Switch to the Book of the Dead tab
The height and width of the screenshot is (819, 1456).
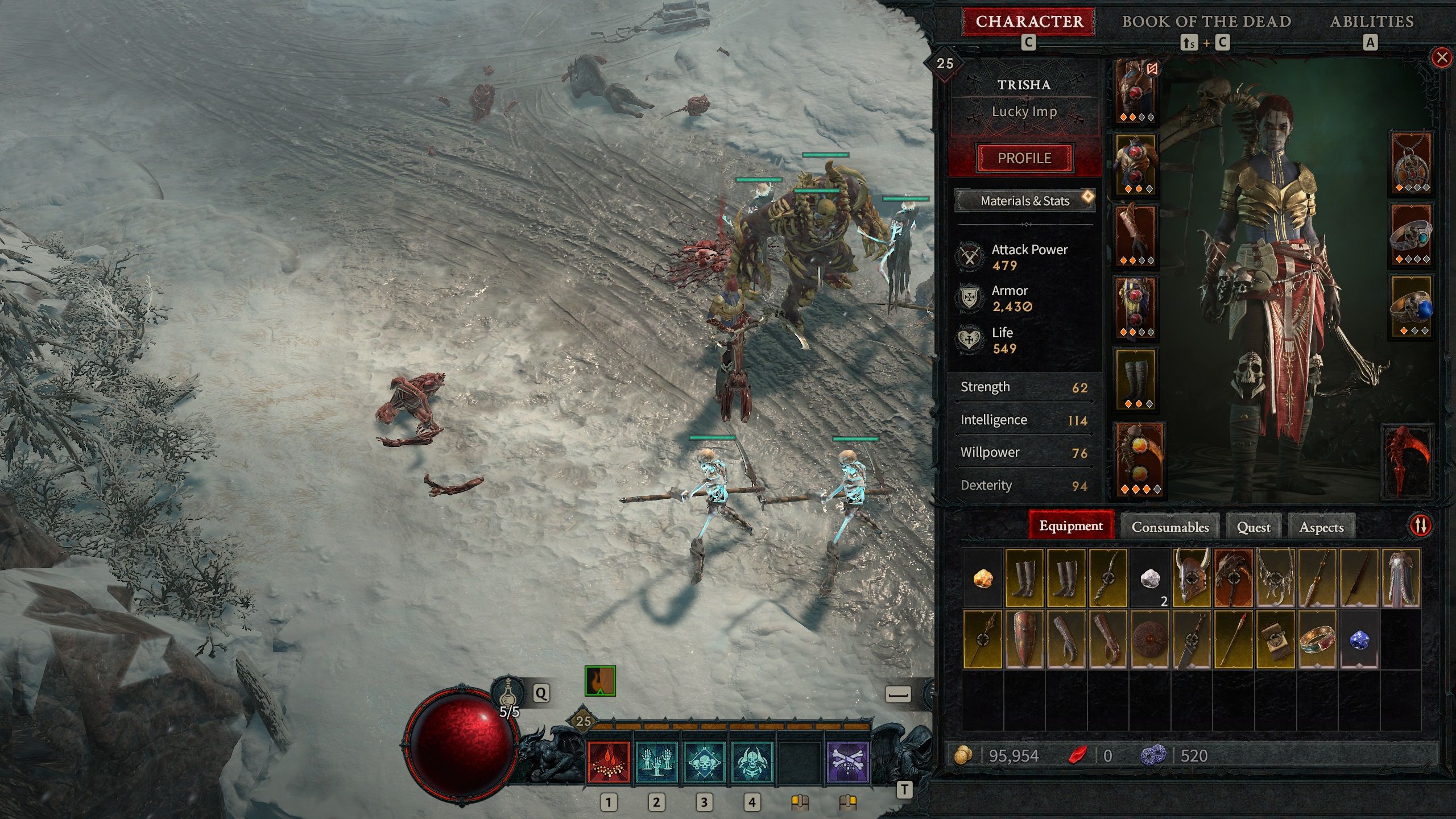1206,22
